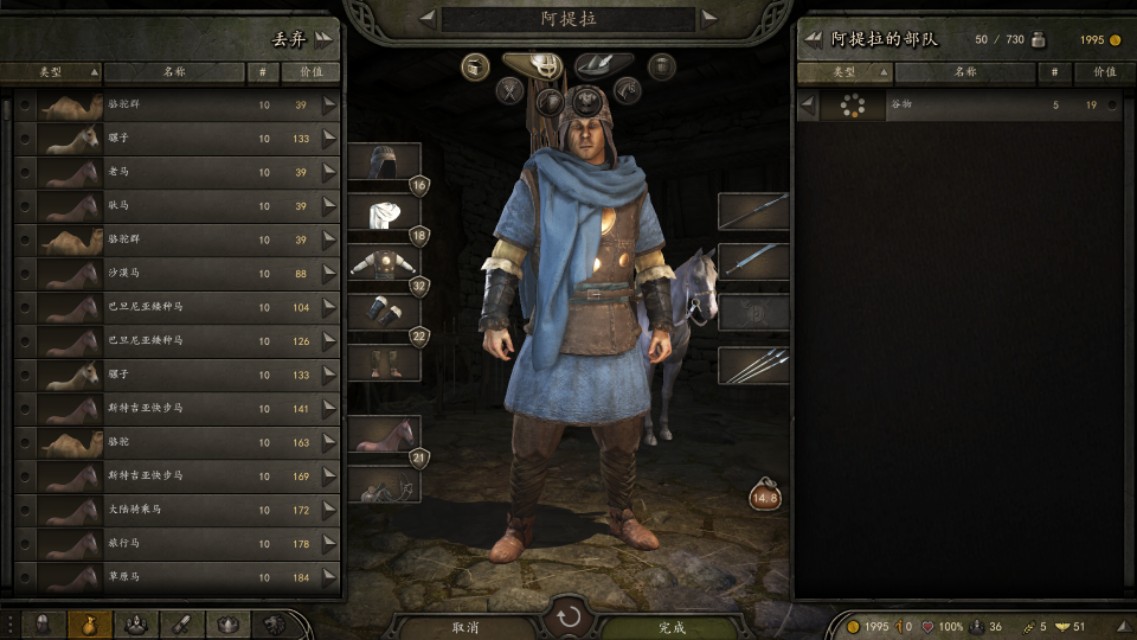Select the equipped horse slot
1137x640 pixels.
tap(384, 435)
